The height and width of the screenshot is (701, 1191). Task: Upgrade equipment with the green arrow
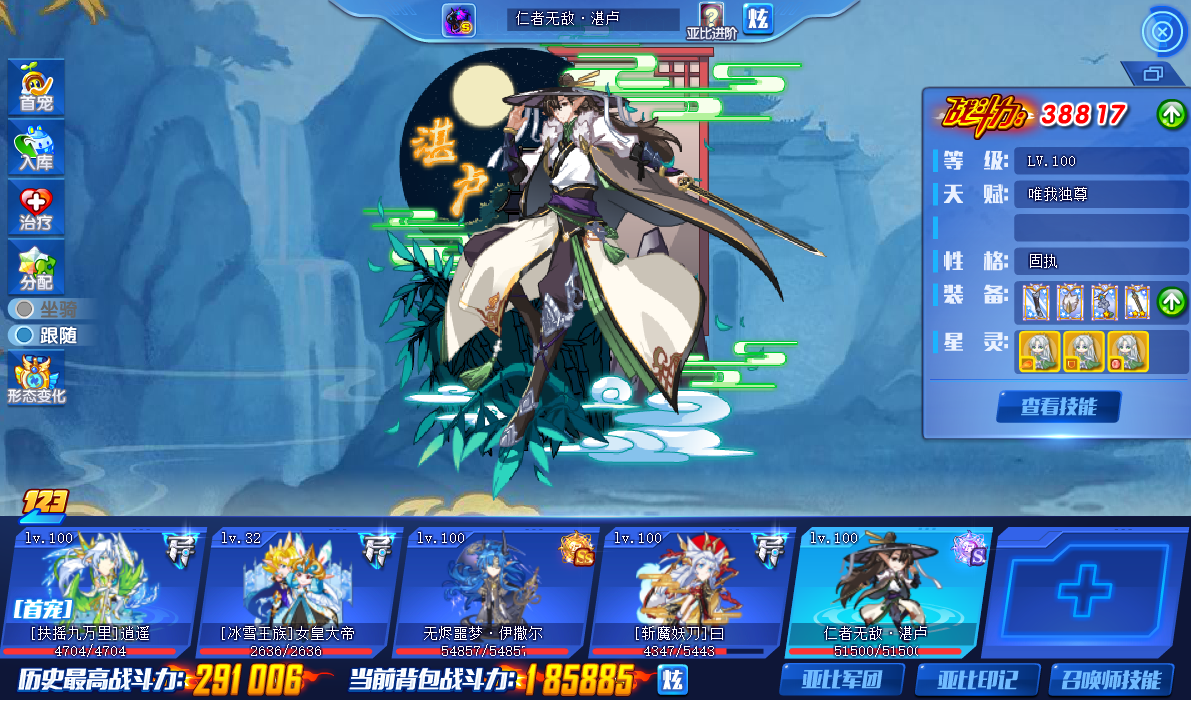(1172, 300)
